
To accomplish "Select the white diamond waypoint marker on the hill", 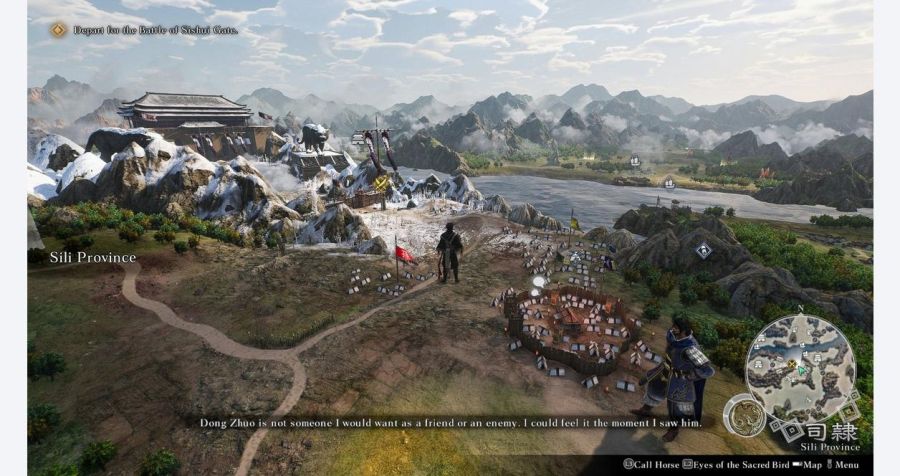I will click(x=704, y=250).
